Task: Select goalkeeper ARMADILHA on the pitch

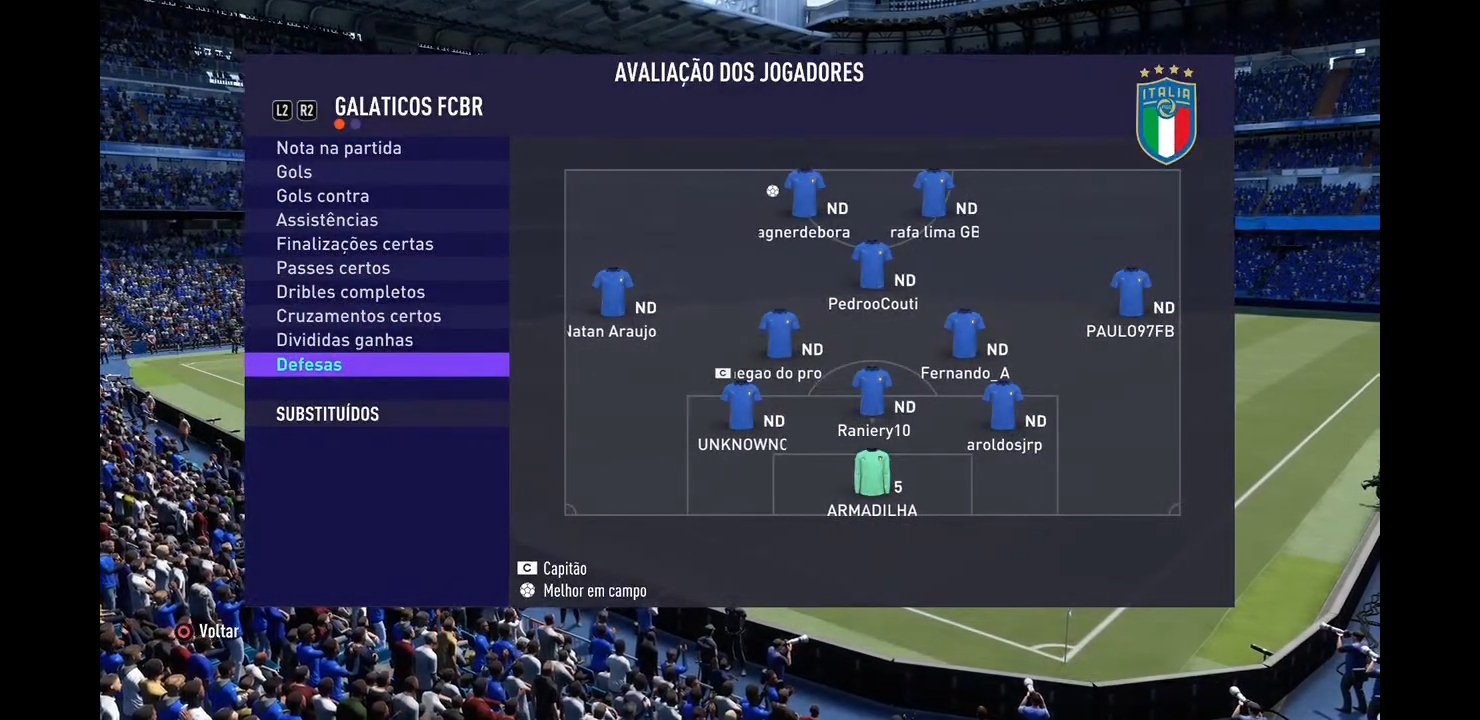Action: (872, 474)
